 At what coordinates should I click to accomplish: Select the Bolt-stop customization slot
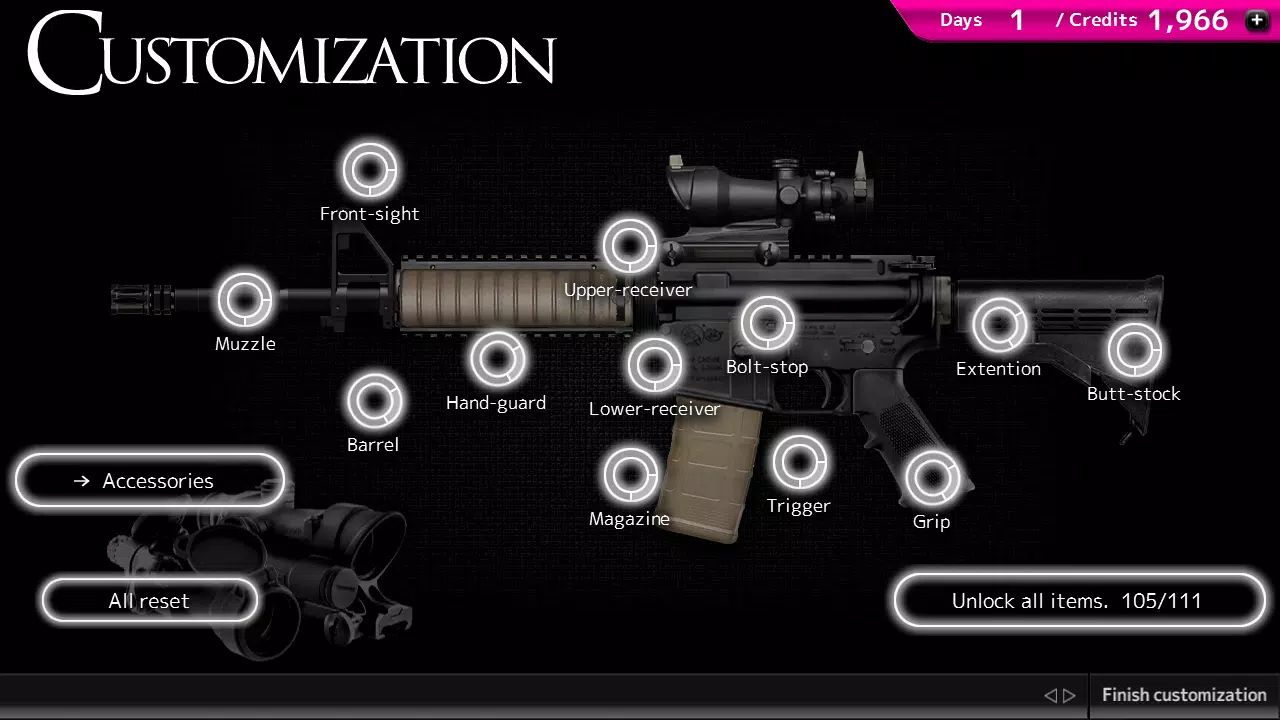(x=767, y=322)
